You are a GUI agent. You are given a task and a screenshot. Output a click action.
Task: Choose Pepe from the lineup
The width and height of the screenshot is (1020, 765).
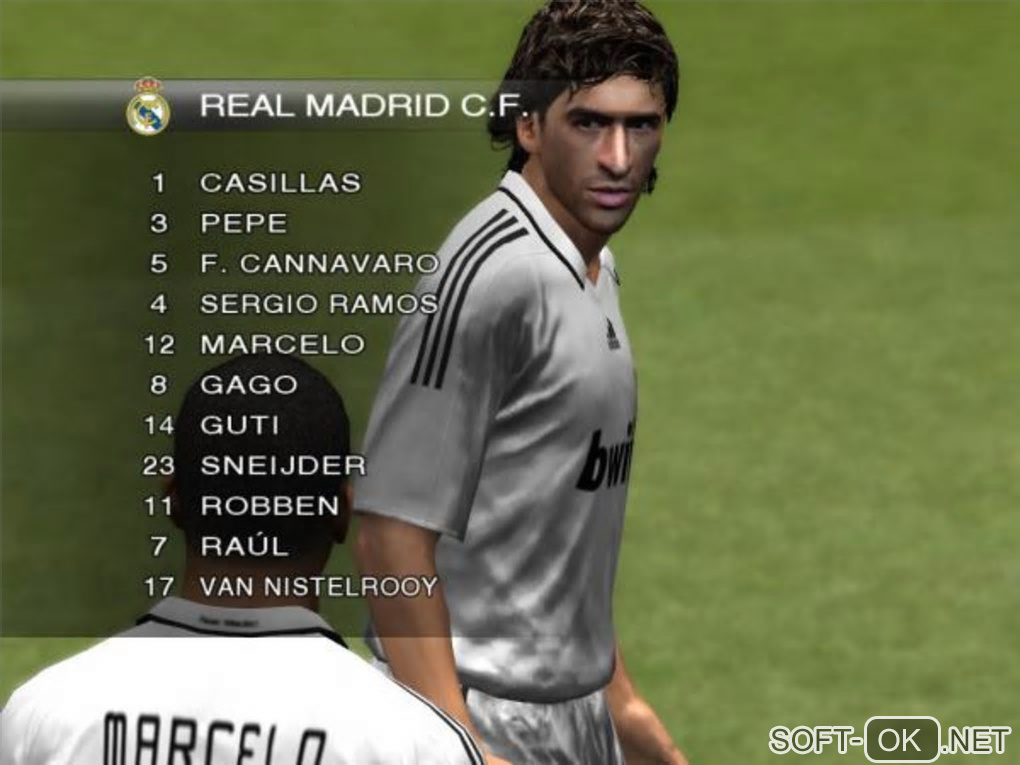tap(243, 223)
